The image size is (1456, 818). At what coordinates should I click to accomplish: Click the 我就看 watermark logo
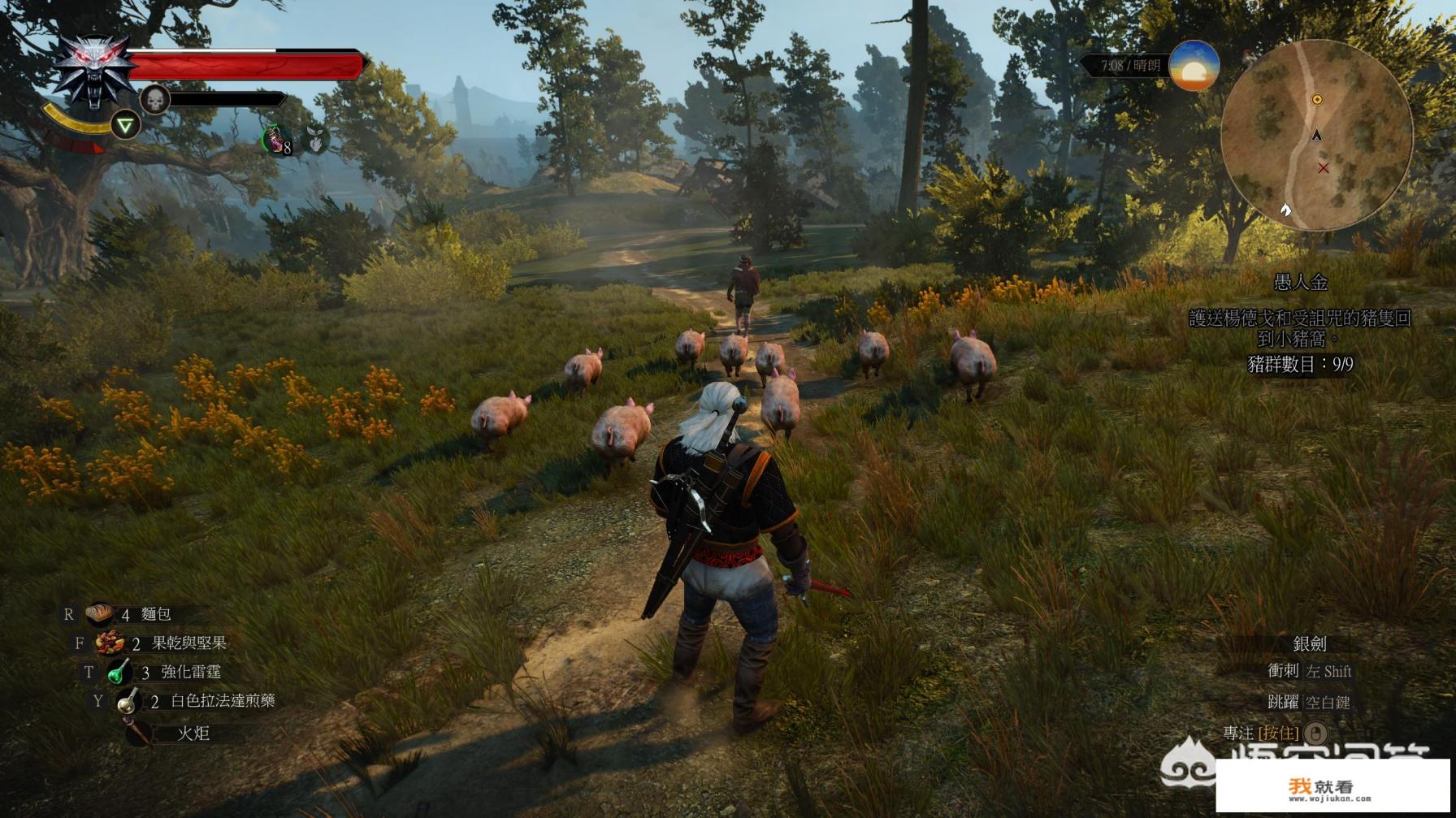(1332, 786)
